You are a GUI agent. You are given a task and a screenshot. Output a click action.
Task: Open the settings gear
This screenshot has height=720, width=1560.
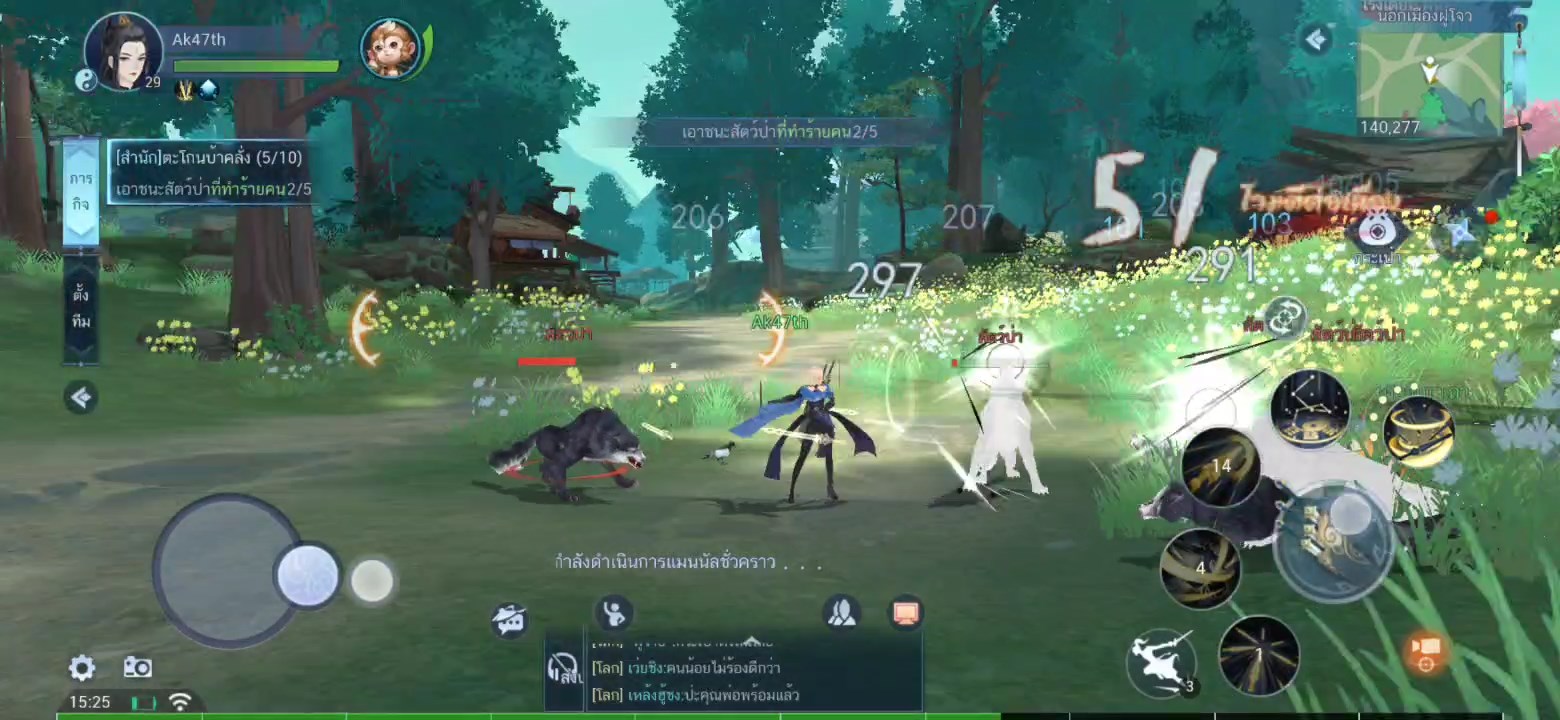(82, 668)
